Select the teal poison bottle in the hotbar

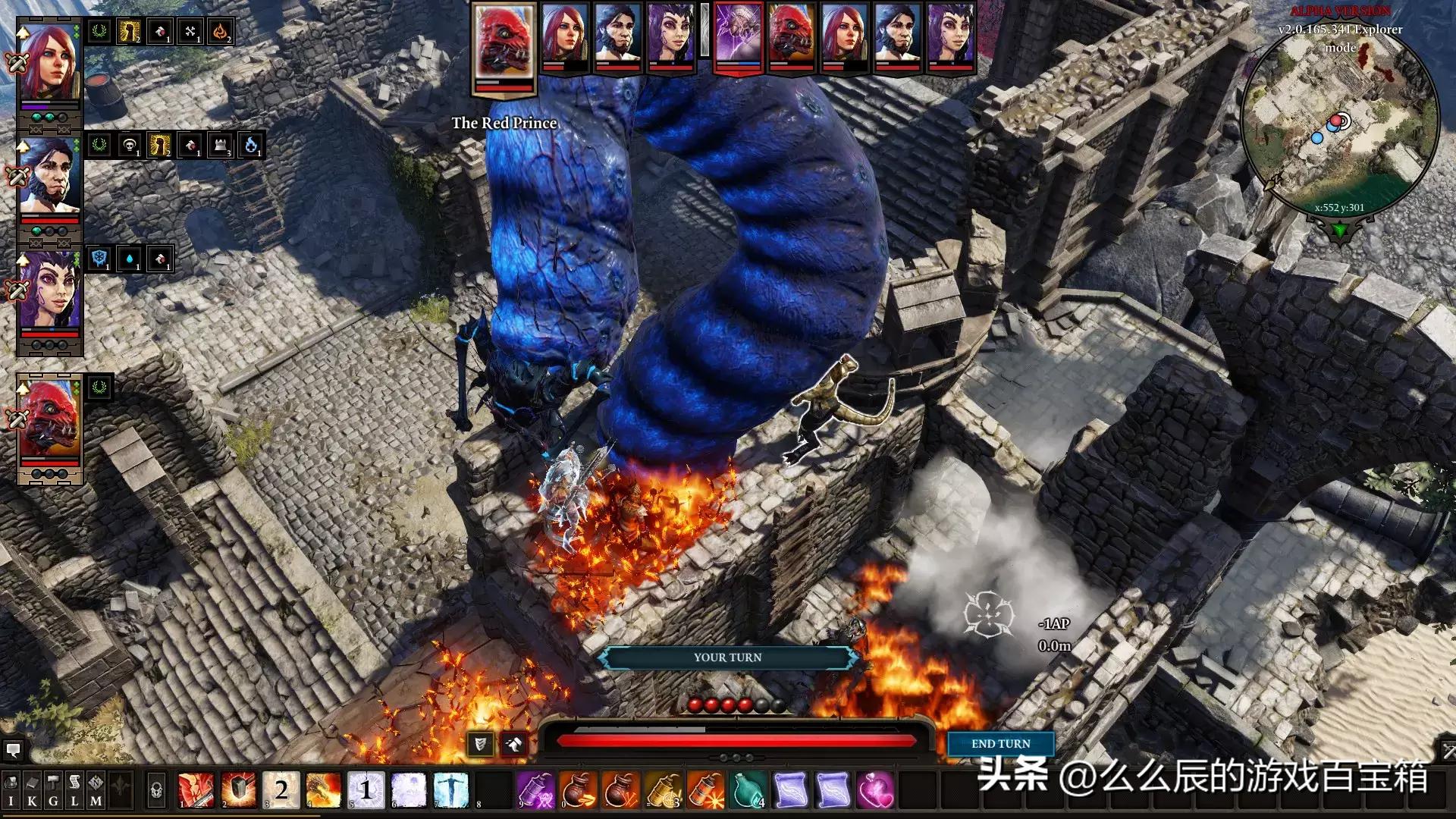pos(747,789)
